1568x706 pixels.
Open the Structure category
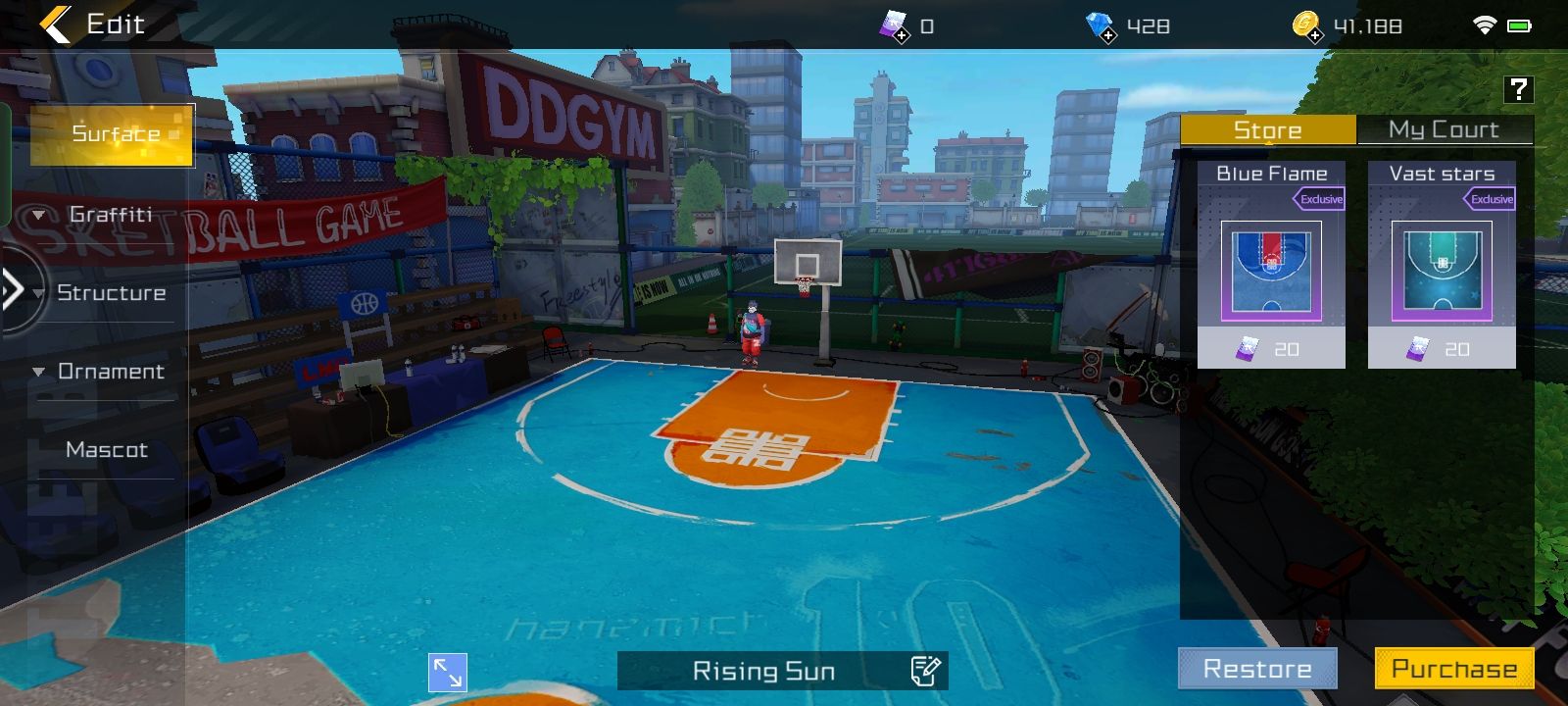[111, 292]
